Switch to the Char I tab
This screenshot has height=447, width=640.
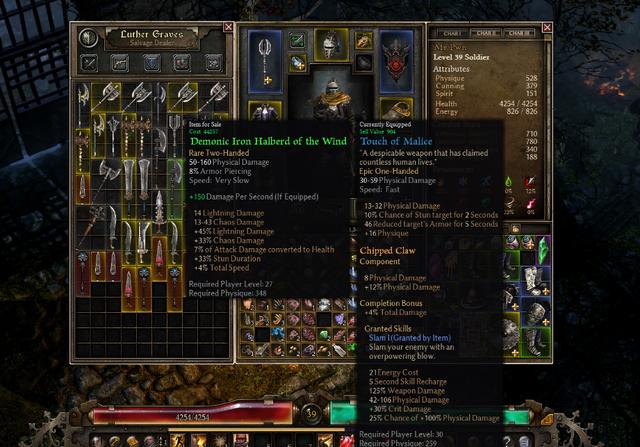(450, 34)
